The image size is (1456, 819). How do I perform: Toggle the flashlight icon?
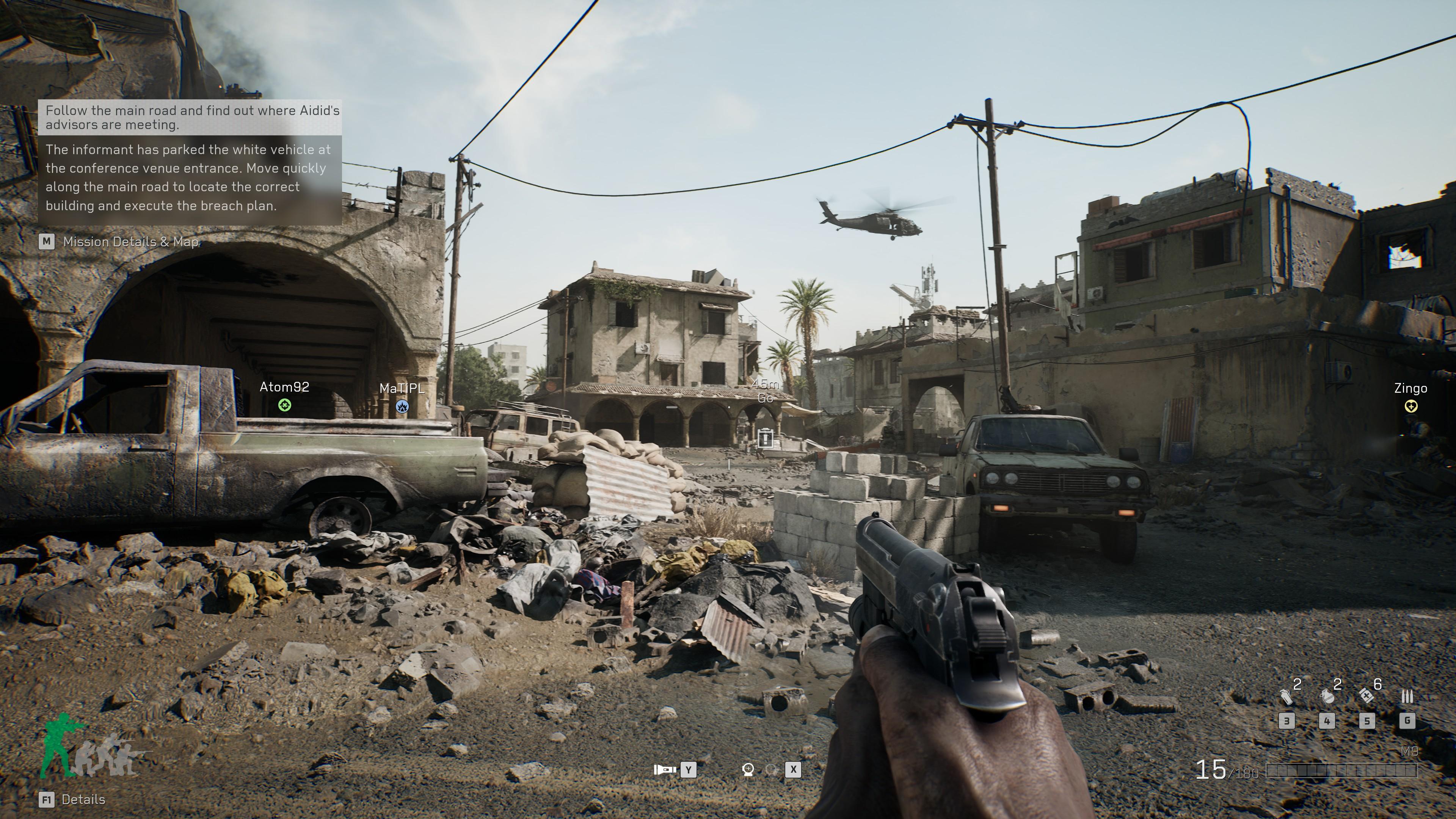tap(665, 769)
